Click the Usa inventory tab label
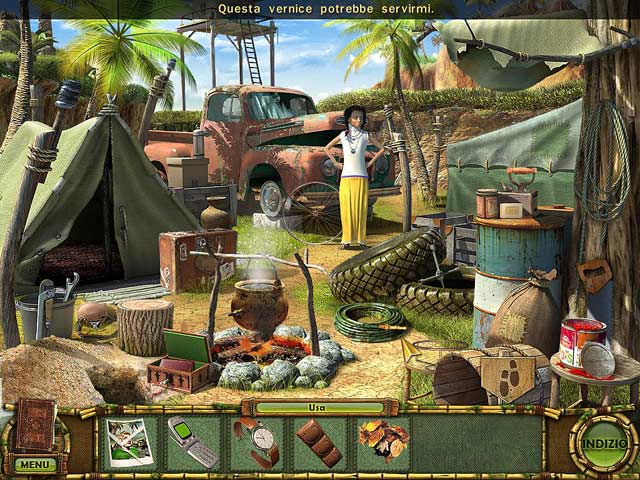640x480 pixels. pos(319,407)
